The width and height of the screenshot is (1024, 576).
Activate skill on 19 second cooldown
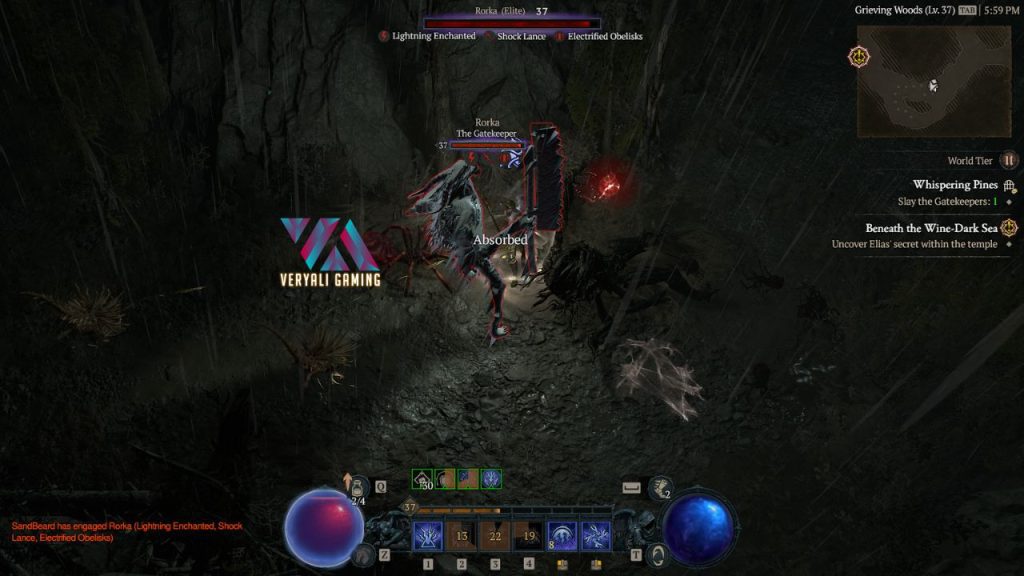(528, 537)
